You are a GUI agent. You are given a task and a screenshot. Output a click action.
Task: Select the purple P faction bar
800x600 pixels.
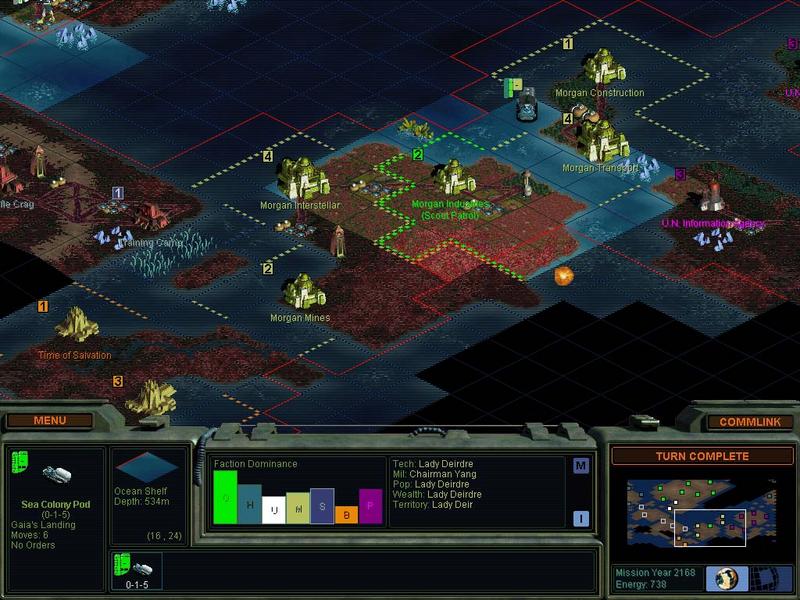(x=370, y=506)
